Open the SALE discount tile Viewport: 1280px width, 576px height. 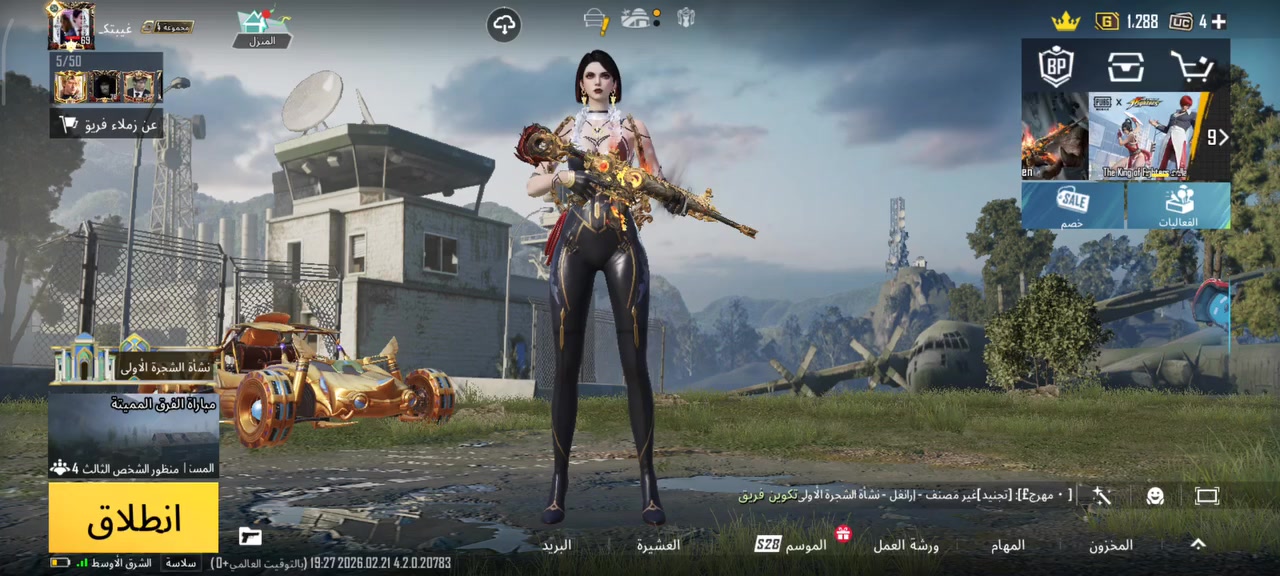[1073, 205]
